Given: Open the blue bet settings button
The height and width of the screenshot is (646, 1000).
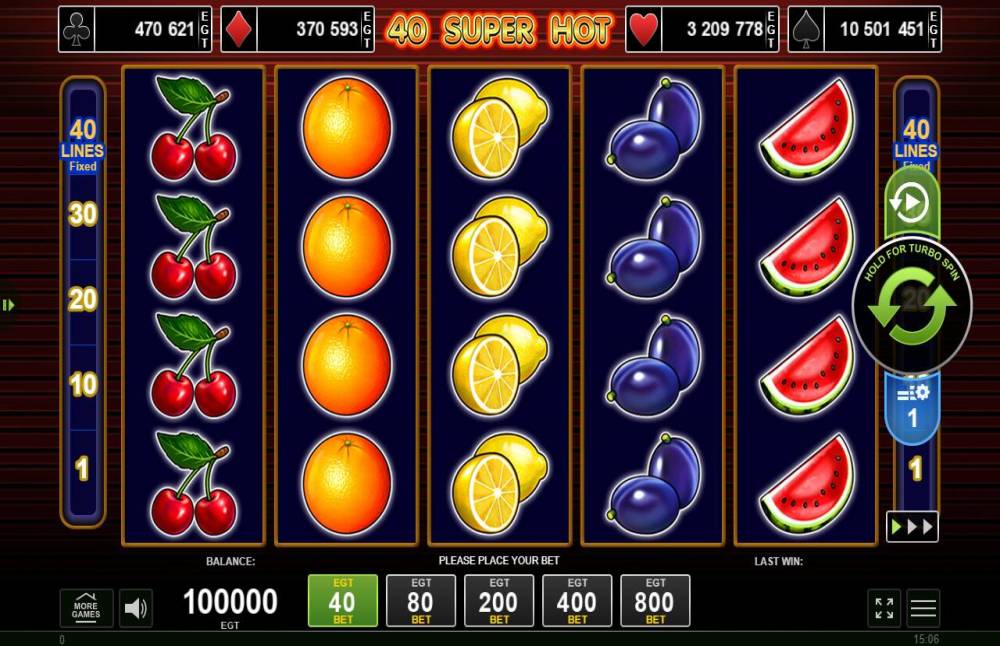Looking at the screenshot, I should click(x=912, y=409).
